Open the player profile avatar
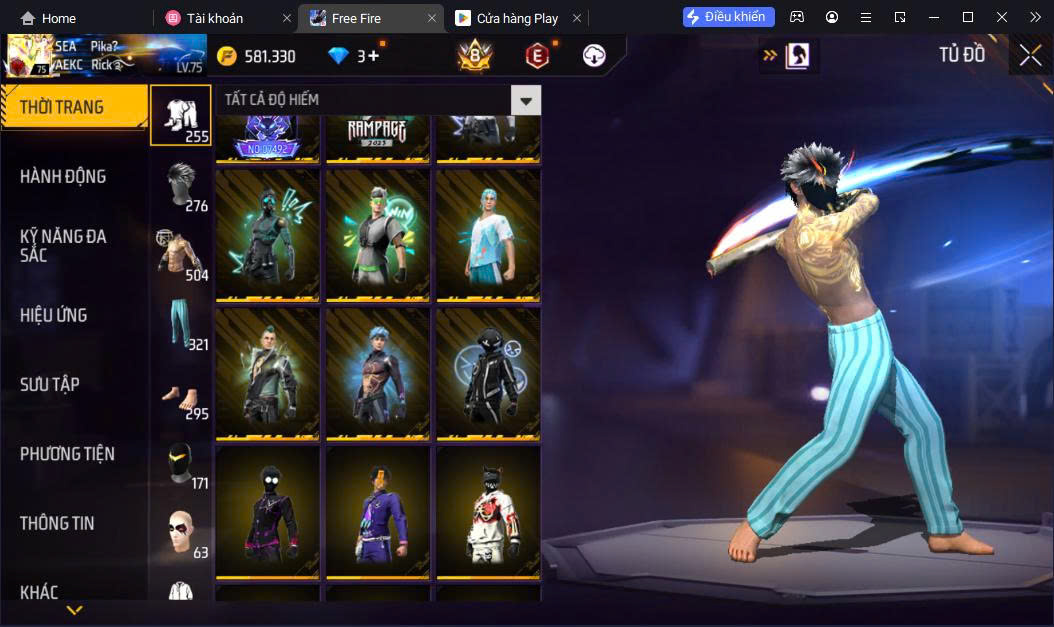Image resolution: width=1054 pixels, height=627 pixels. [x=28, y=56]
